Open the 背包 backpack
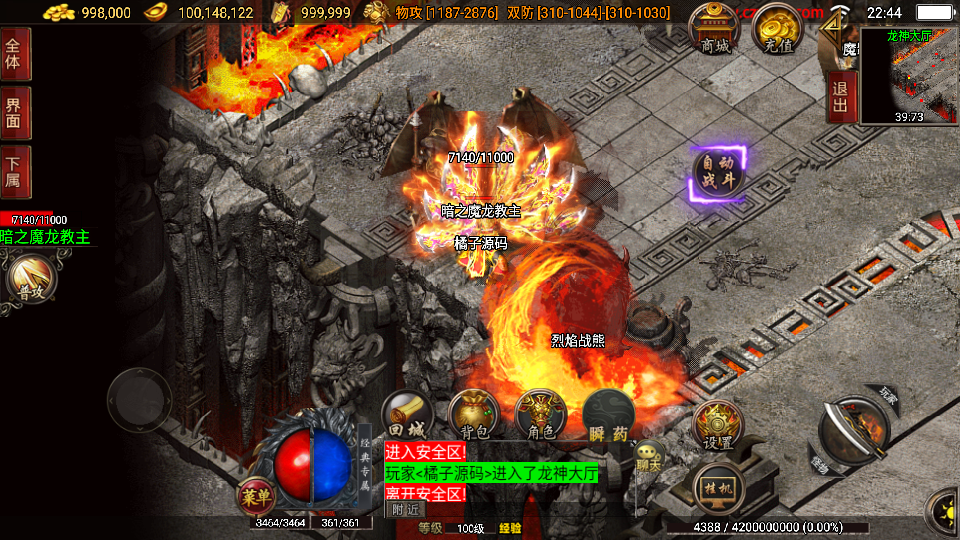 point(474,415)
